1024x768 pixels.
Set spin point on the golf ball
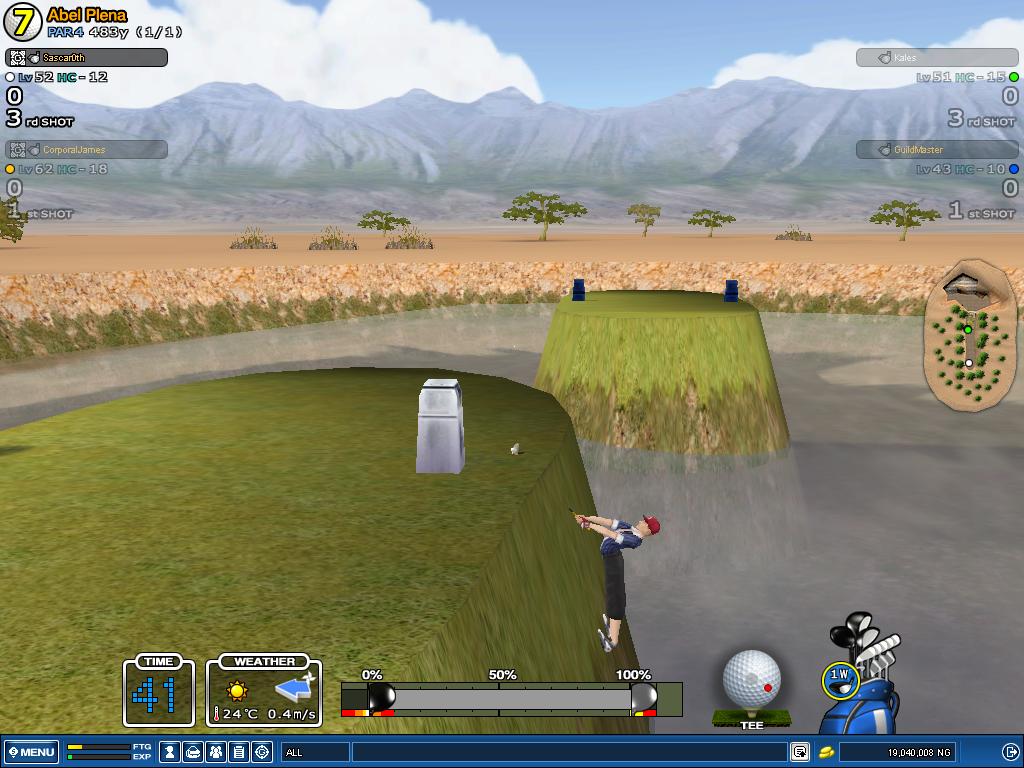(752, 678)
